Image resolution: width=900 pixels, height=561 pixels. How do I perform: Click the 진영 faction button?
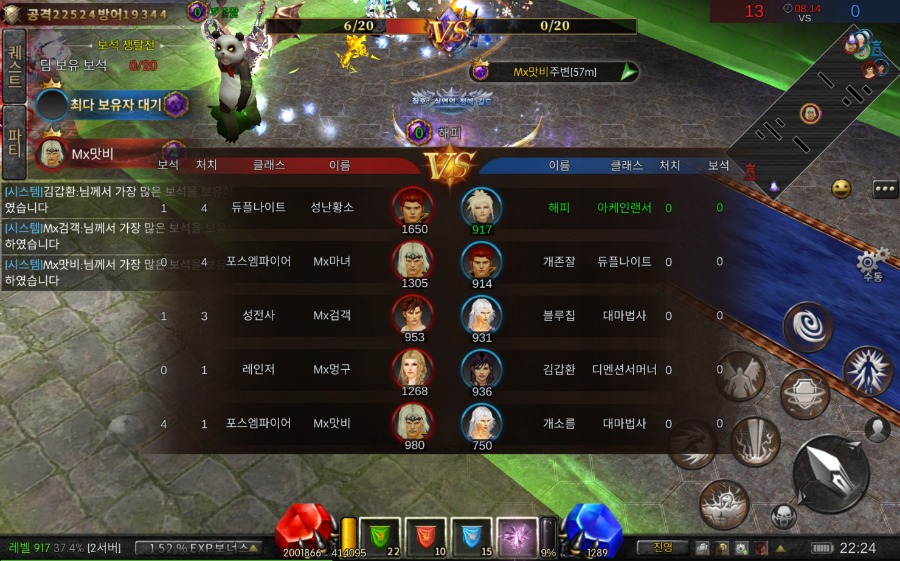(x=662, y=547)
